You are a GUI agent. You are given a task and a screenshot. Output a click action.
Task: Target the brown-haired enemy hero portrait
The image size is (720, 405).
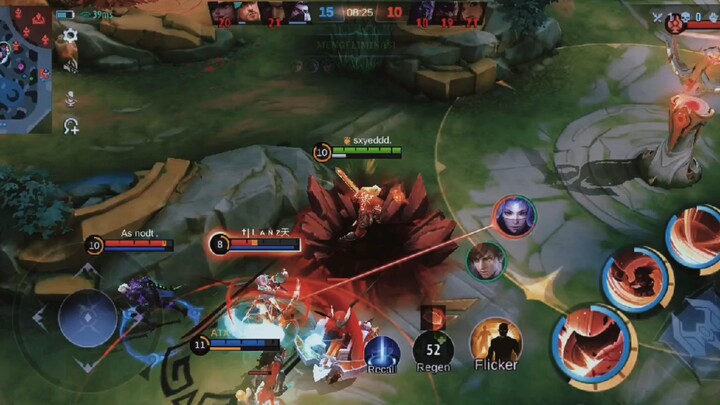click(486, 260)
